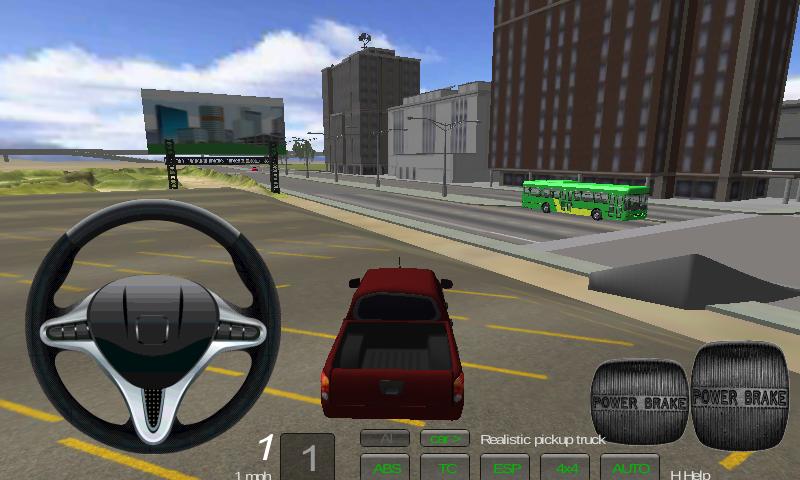This screenshot has height=480, width=800.
Task: Toggle the AUTO transmission button
Action: pyautogui.click(x=630, y=467)
